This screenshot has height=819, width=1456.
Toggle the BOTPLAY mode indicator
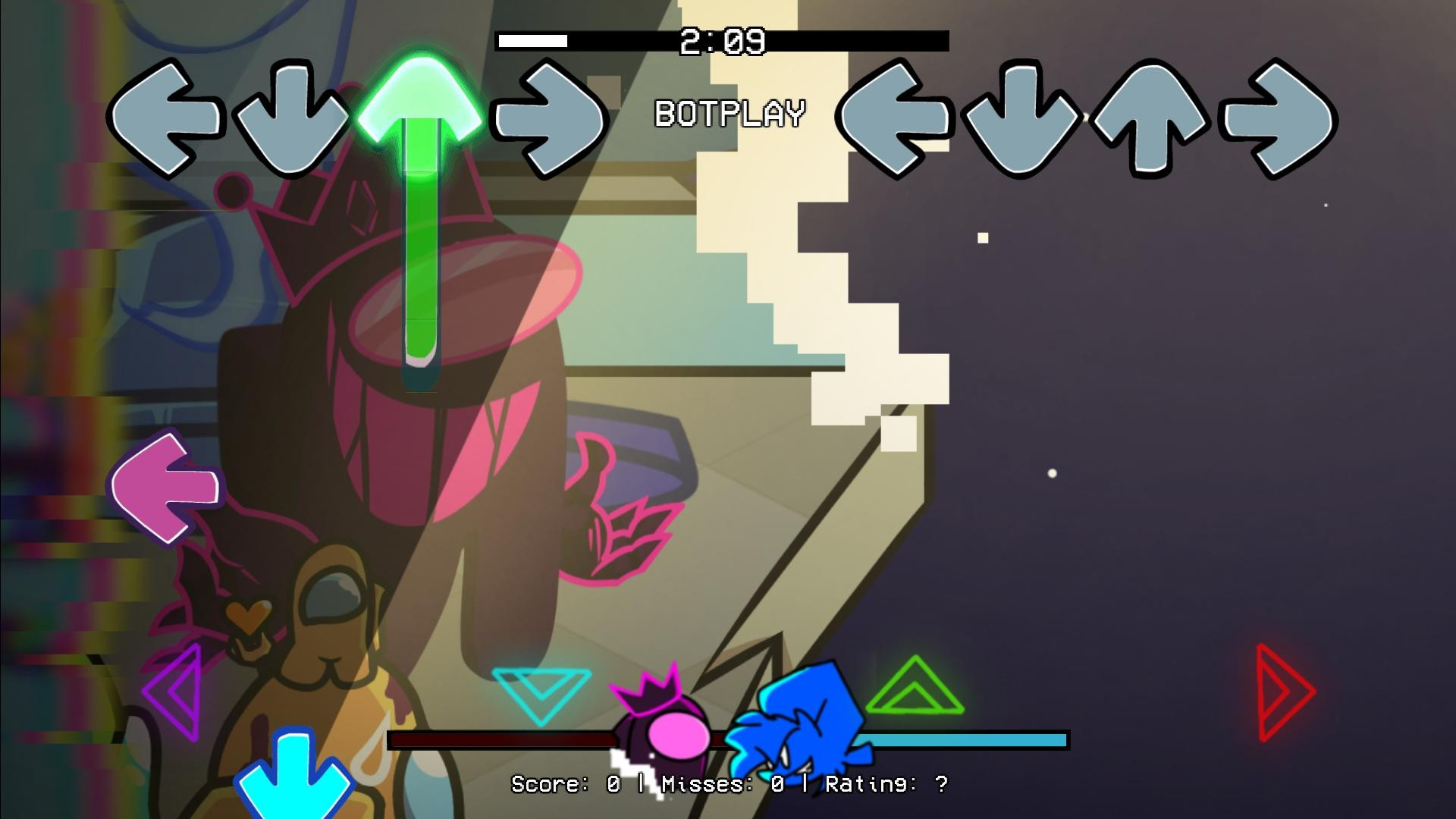click(x=730, y=114)
